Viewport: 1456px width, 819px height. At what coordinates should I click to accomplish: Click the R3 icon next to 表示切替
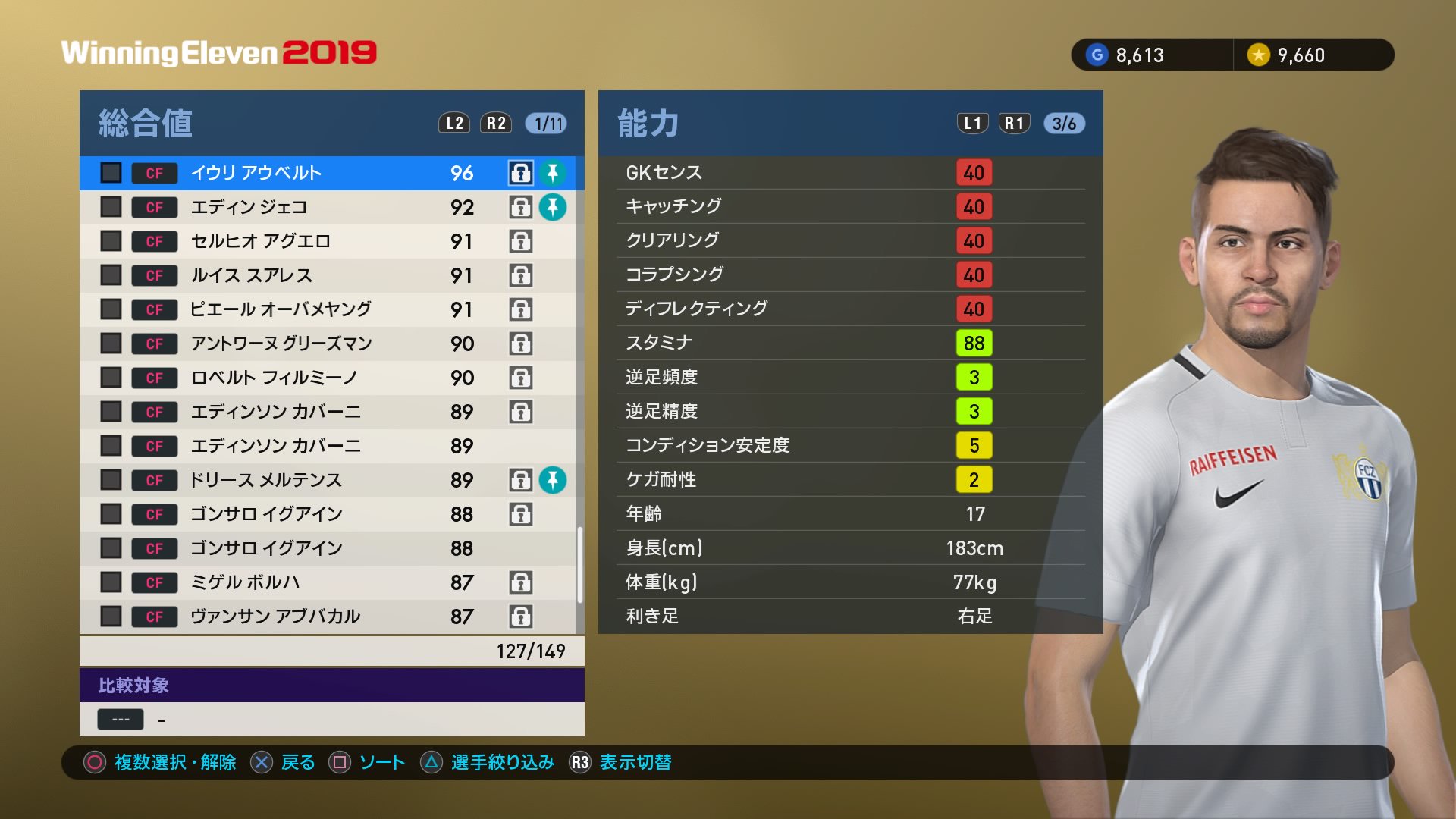(x=581, y=763)
